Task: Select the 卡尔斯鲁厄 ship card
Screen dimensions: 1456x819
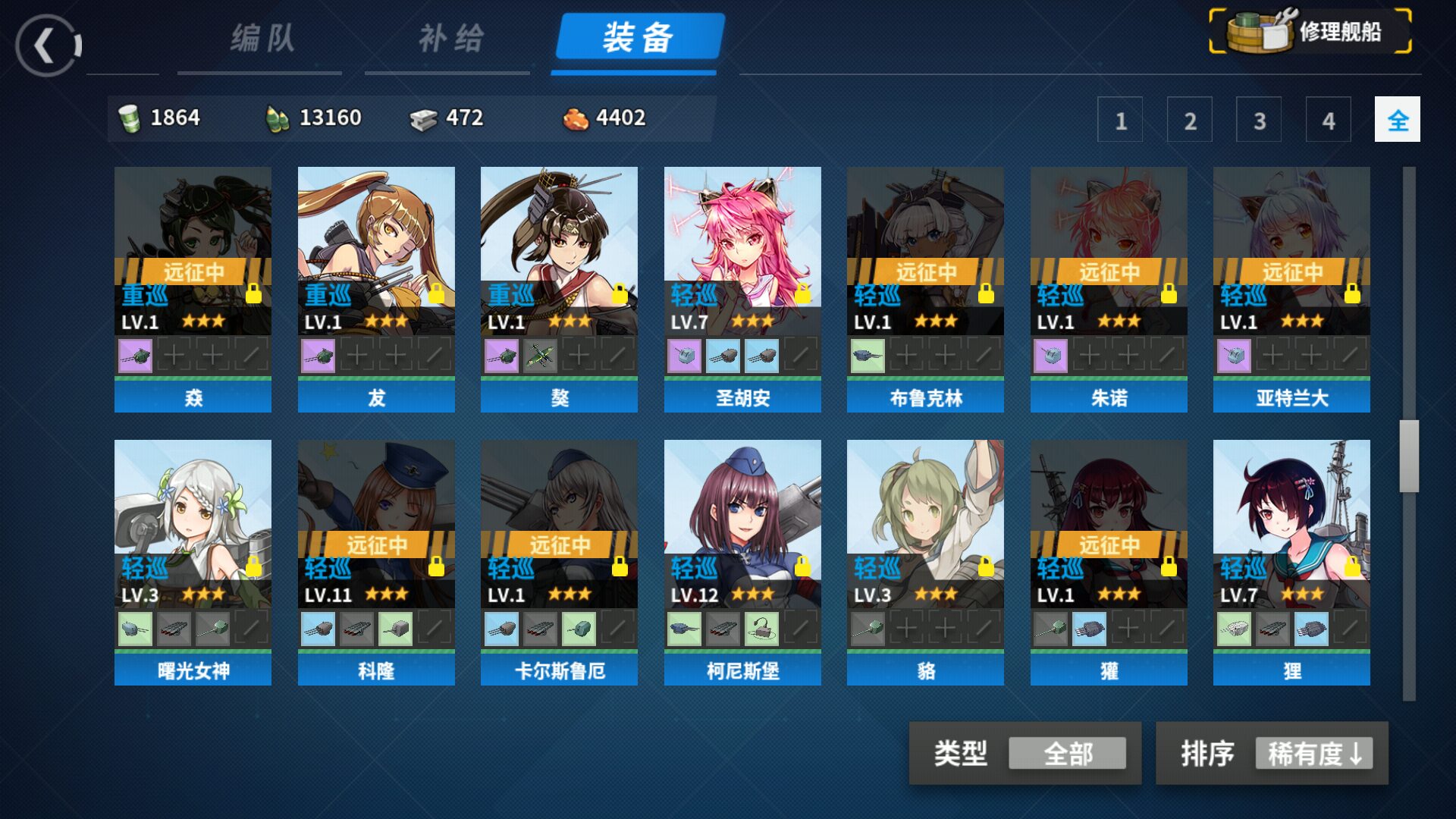Action: 559,523
